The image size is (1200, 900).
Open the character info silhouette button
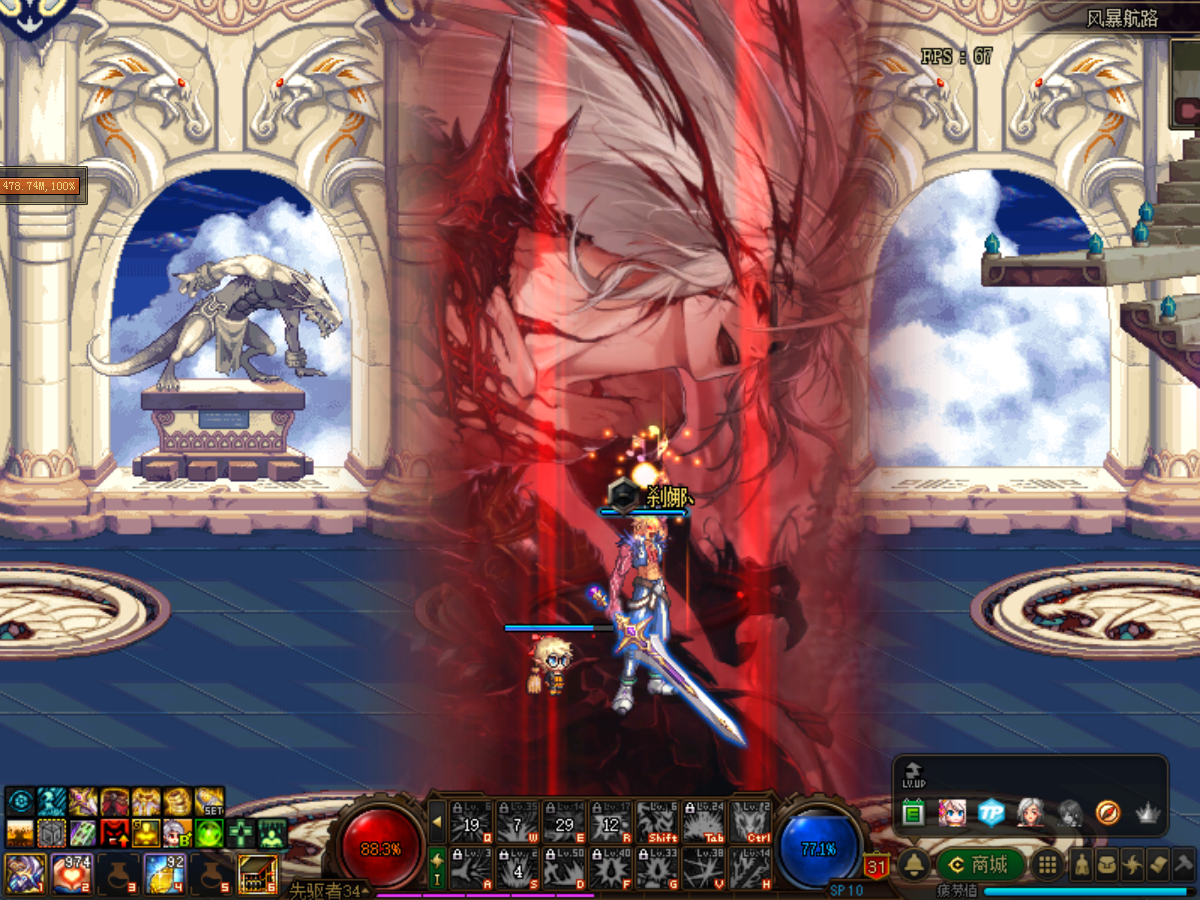coord(1082,865)
